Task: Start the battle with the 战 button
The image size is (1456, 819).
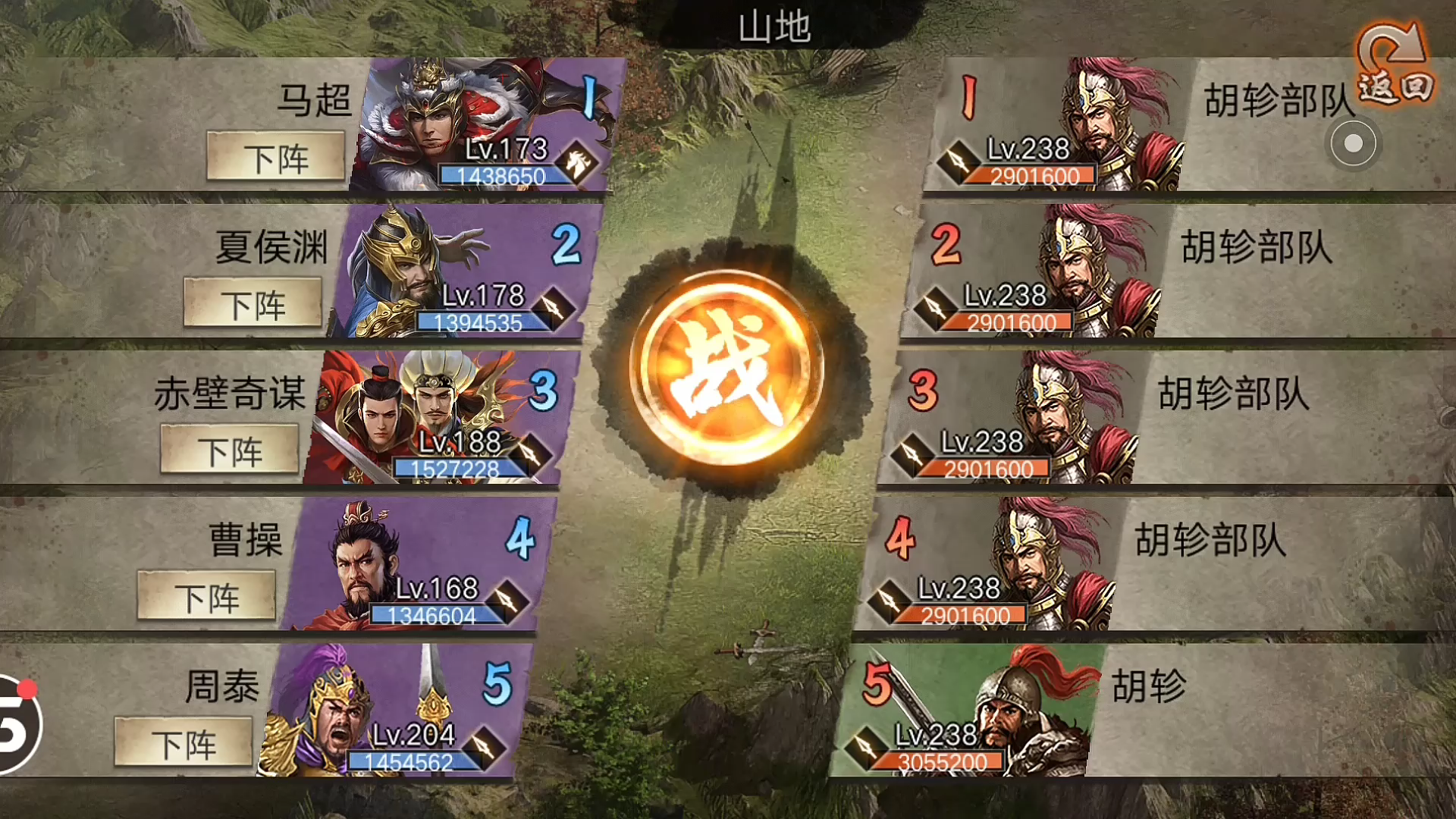Action: tap(726, 368)
